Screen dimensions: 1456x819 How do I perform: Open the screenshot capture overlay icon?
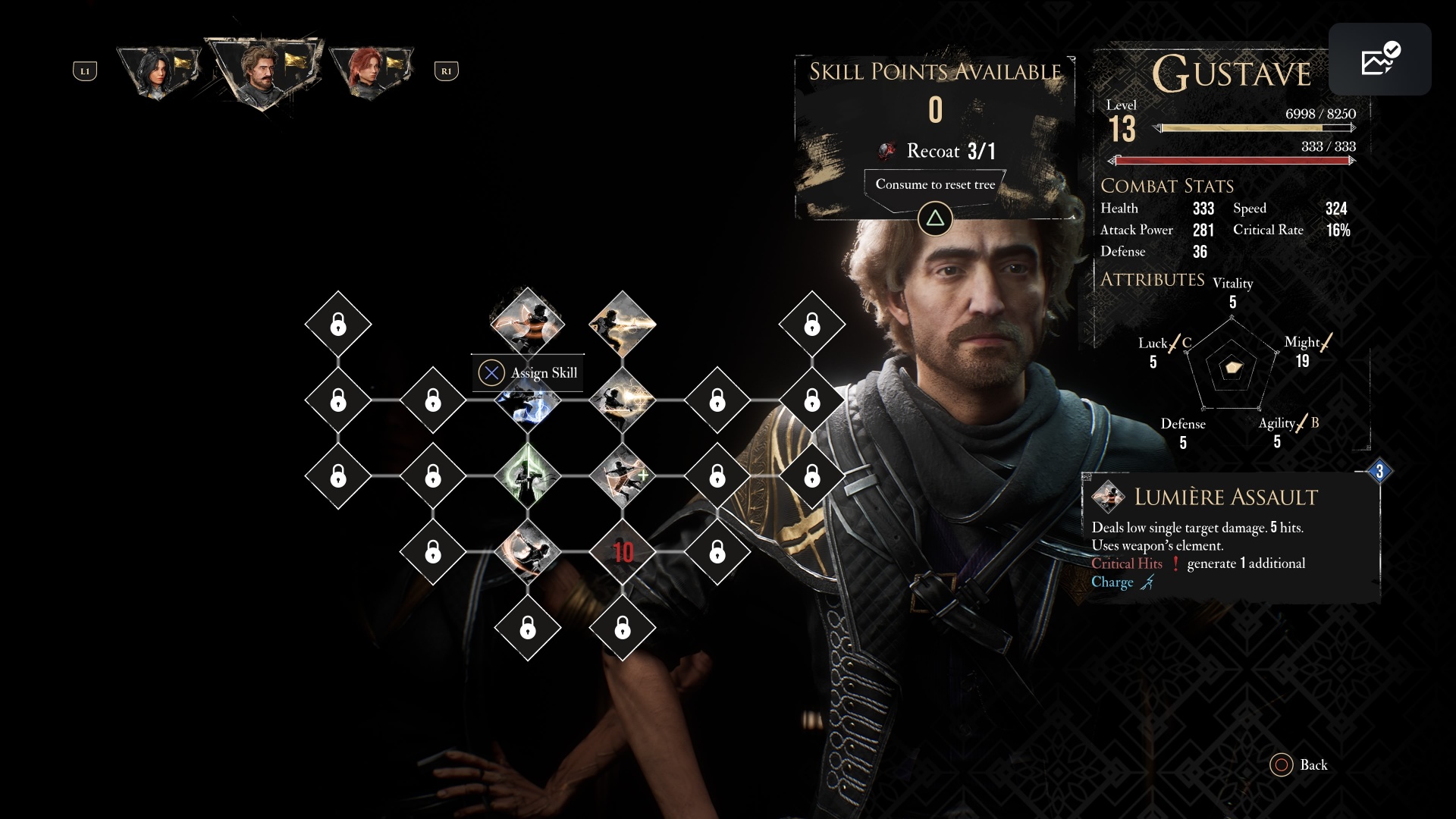(x=1379, y=59)
